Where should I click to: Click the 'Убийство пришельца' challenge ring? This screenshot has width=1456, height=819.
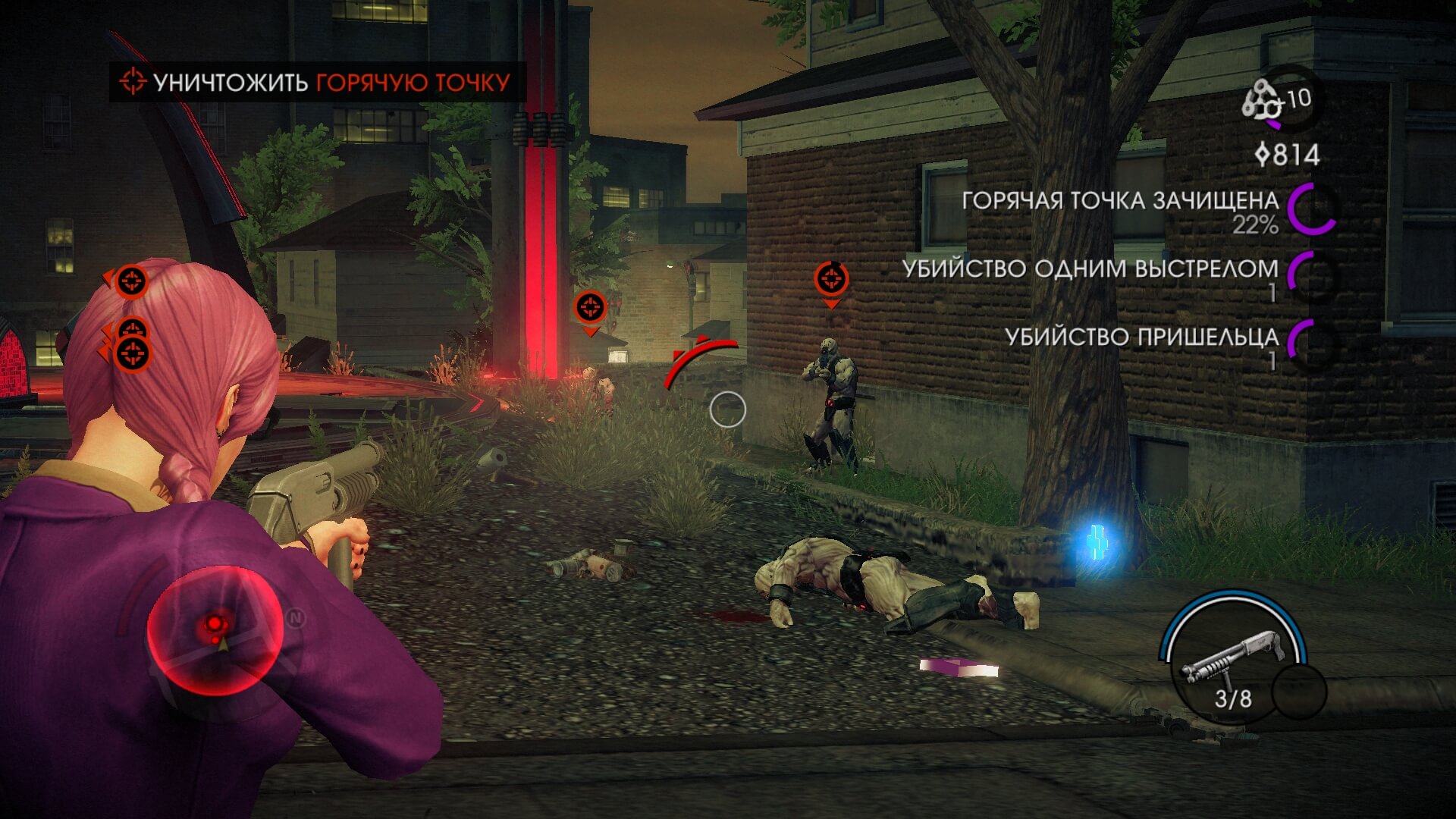point(1313,345)
